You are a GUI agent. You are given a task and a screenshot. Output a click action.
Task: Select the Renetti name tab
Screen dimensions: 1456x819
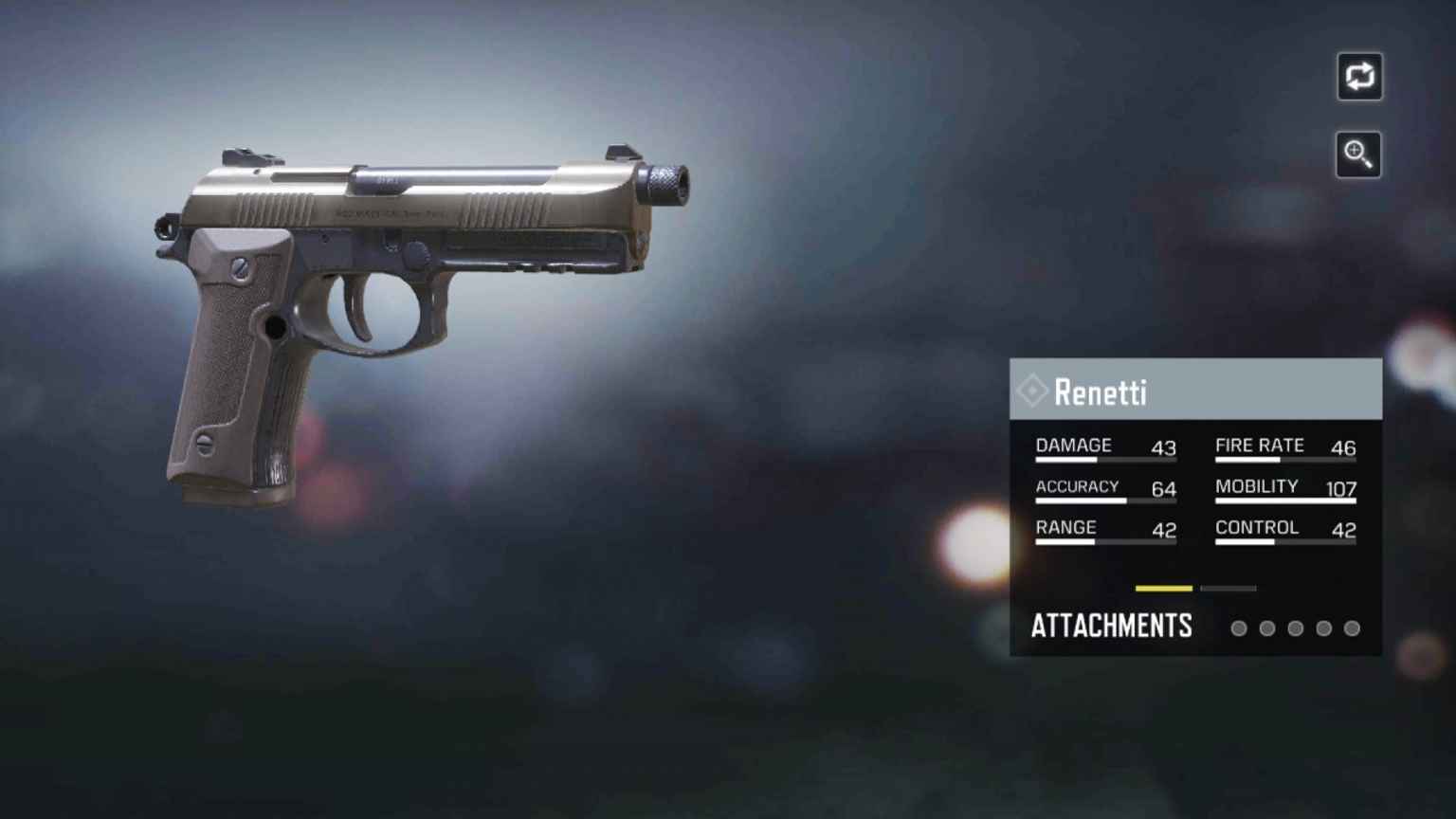tap(1101, 392)
